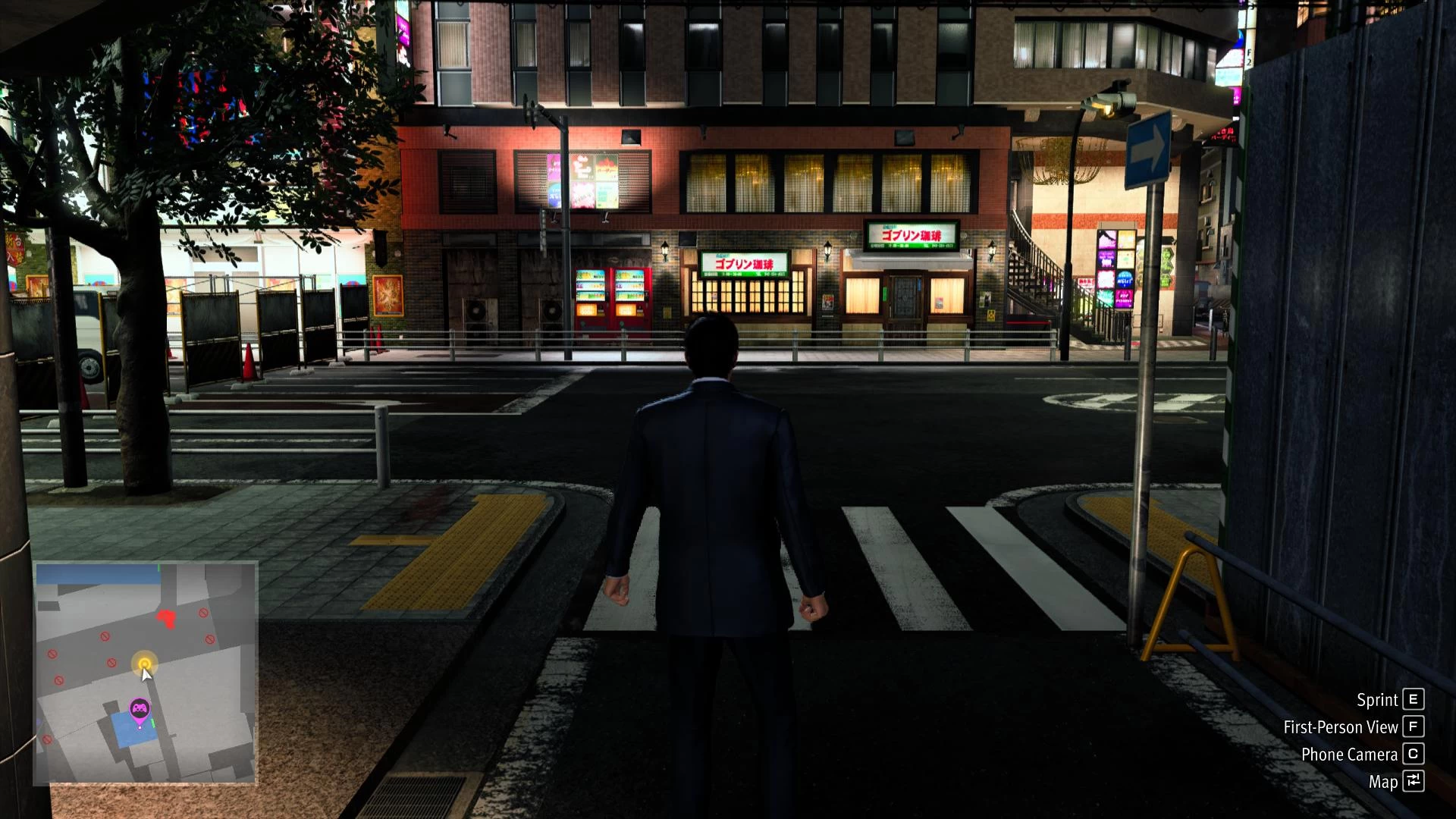Select the pink gamepad marker on minimap

tap(140, 710)
